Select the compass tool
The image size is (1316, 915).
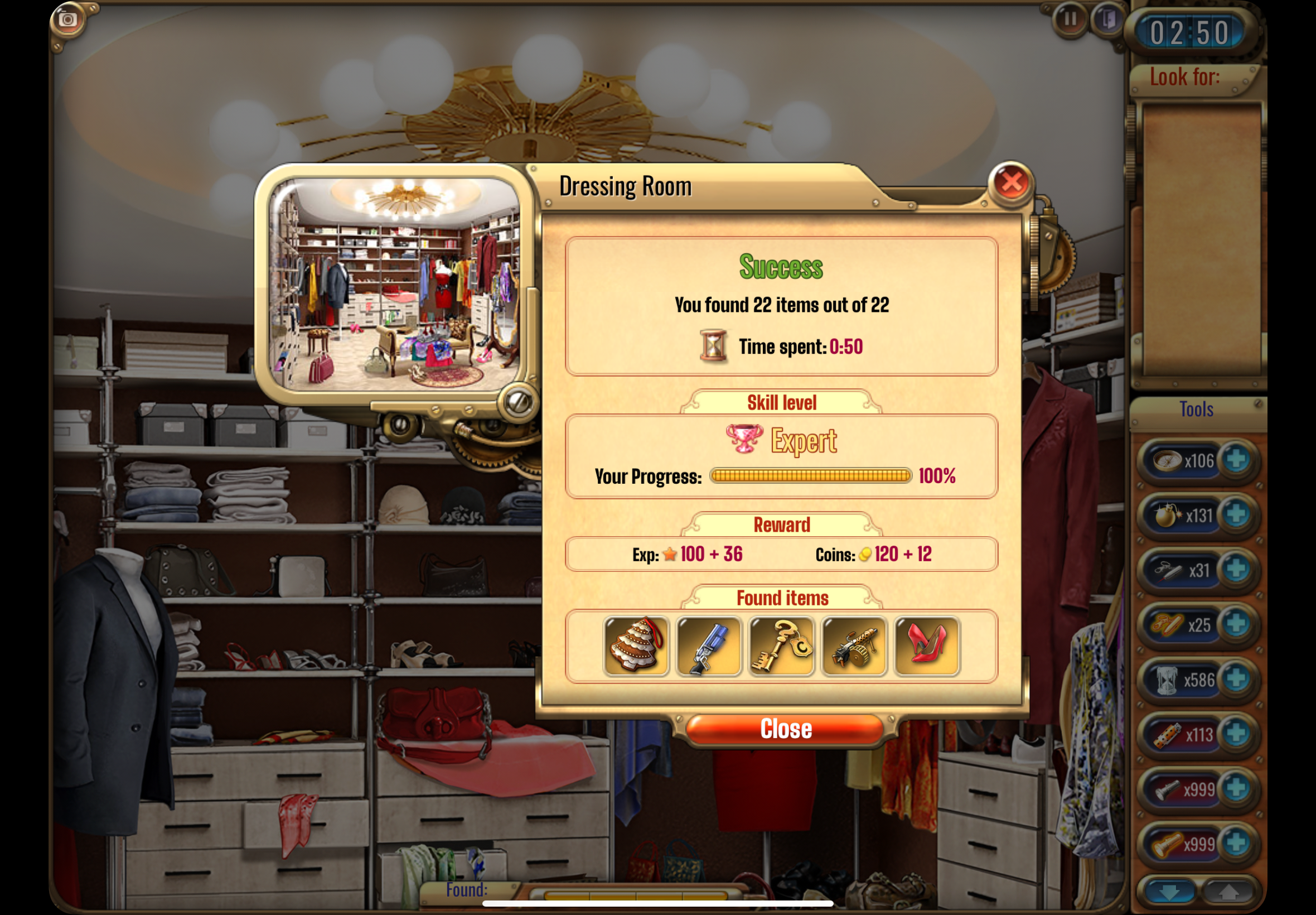(x=1167, y=460)
